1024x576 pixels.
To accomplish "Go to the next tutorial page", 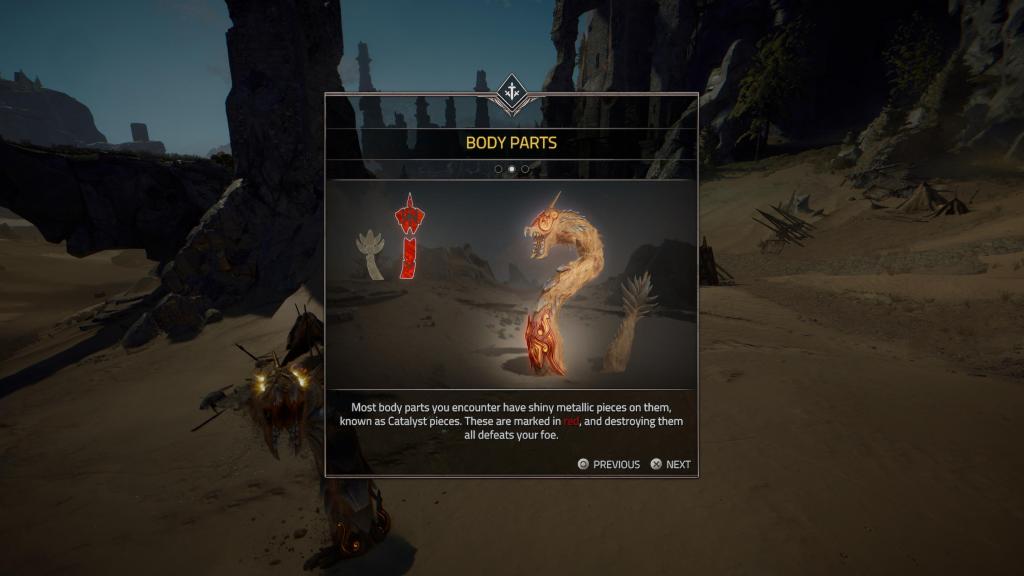I will 670,464.
